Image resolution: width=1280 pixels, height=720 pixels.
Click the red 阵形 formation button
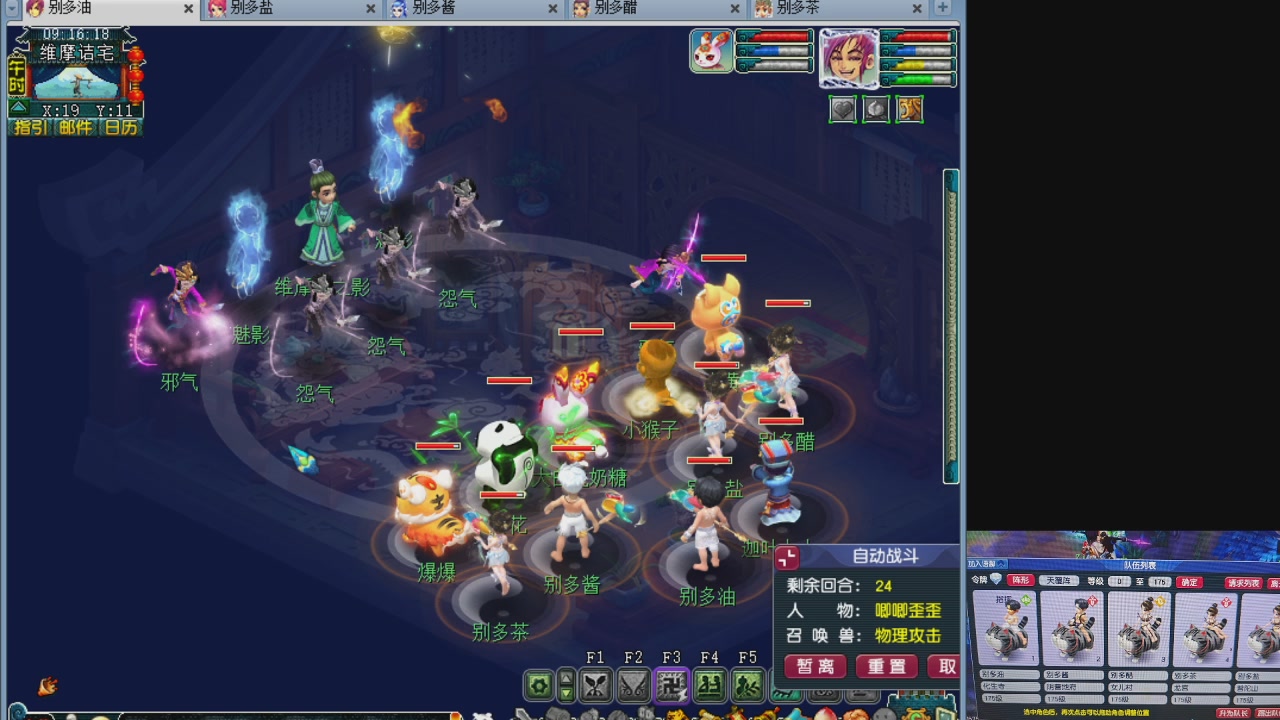pos(1020,581)
